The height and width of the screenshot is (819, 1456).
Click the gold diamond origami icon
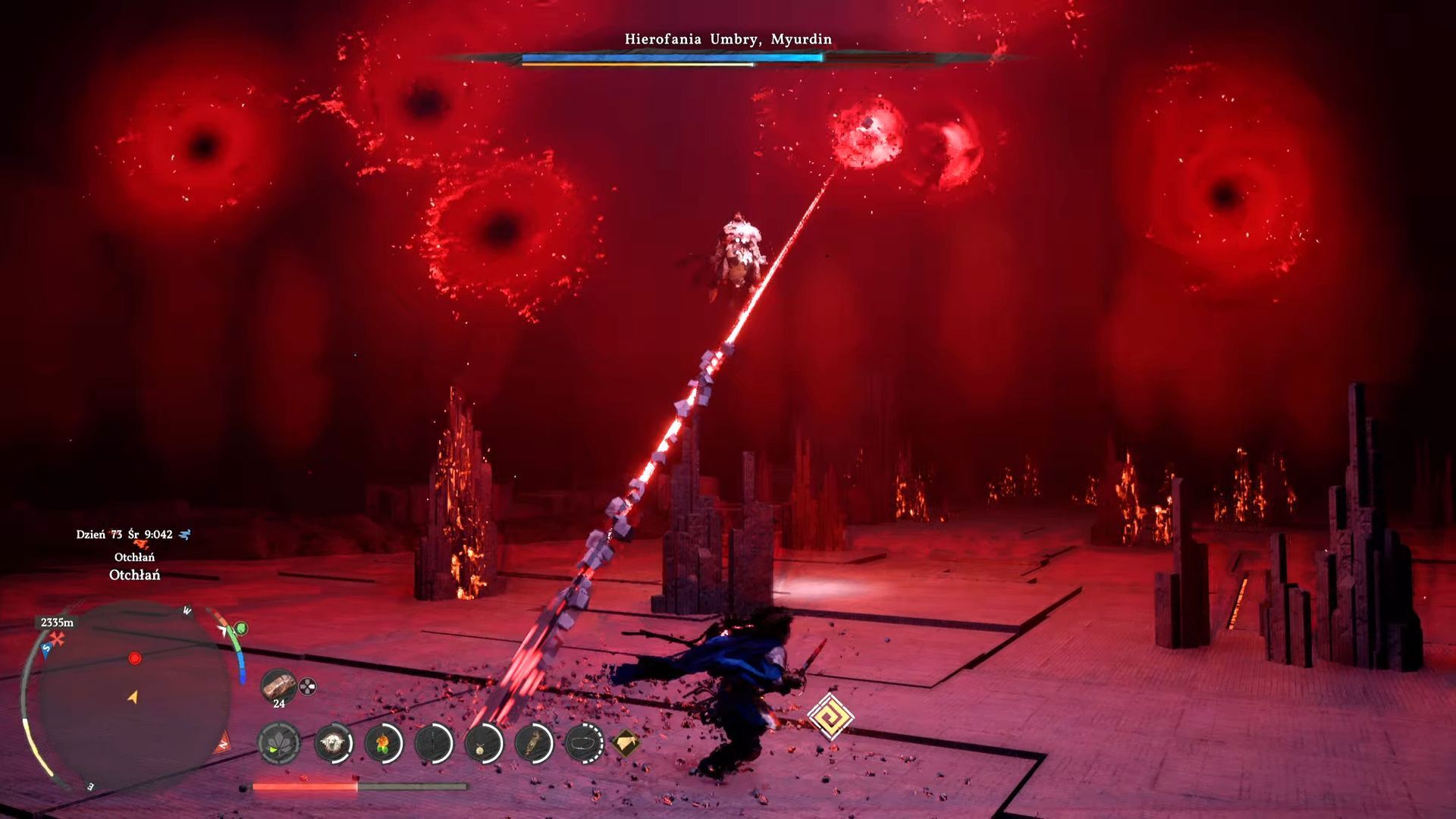point(625,743)
